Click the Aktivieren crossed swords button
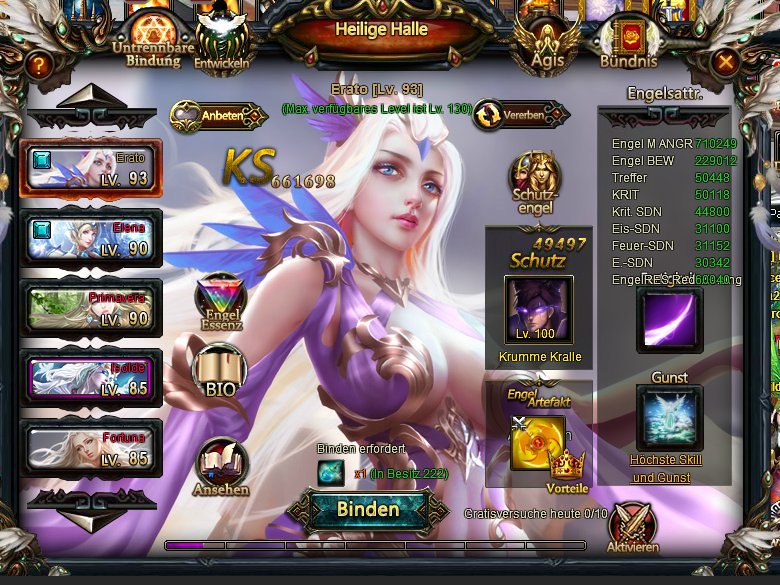 click(632, 527)
